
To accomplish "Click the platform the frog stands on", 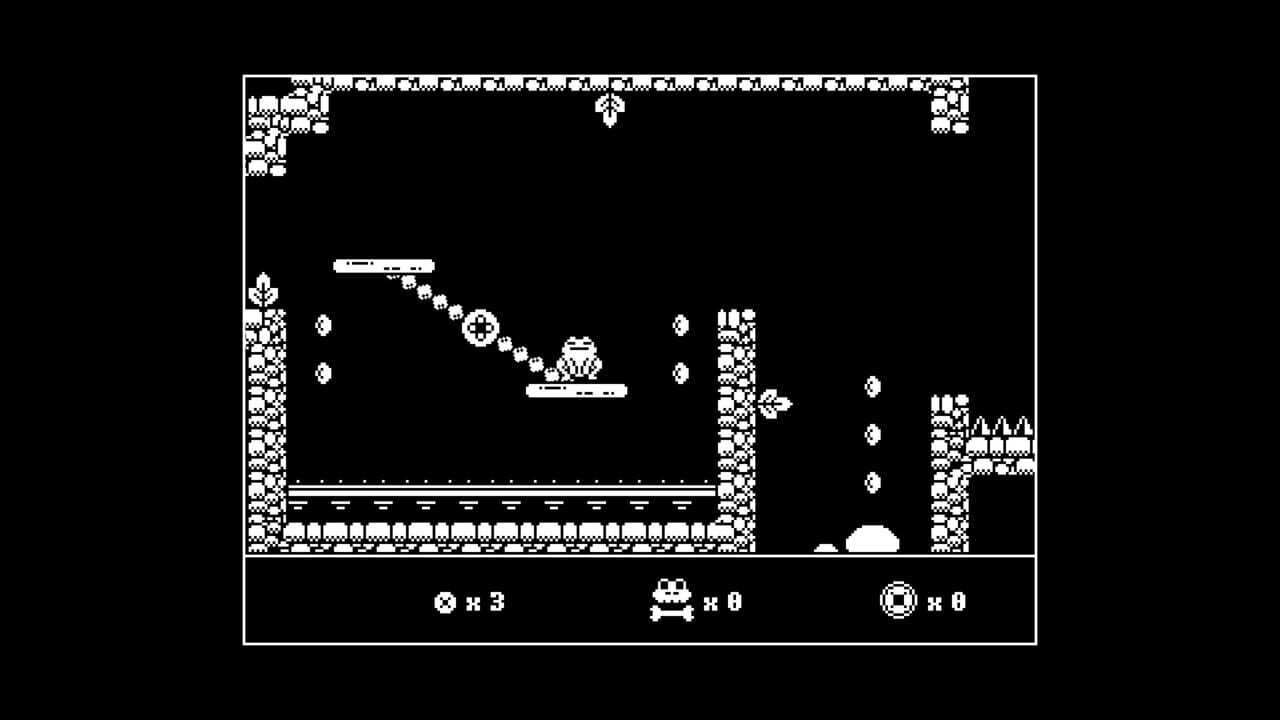I will pyautogui.click(x=575, y=391).
